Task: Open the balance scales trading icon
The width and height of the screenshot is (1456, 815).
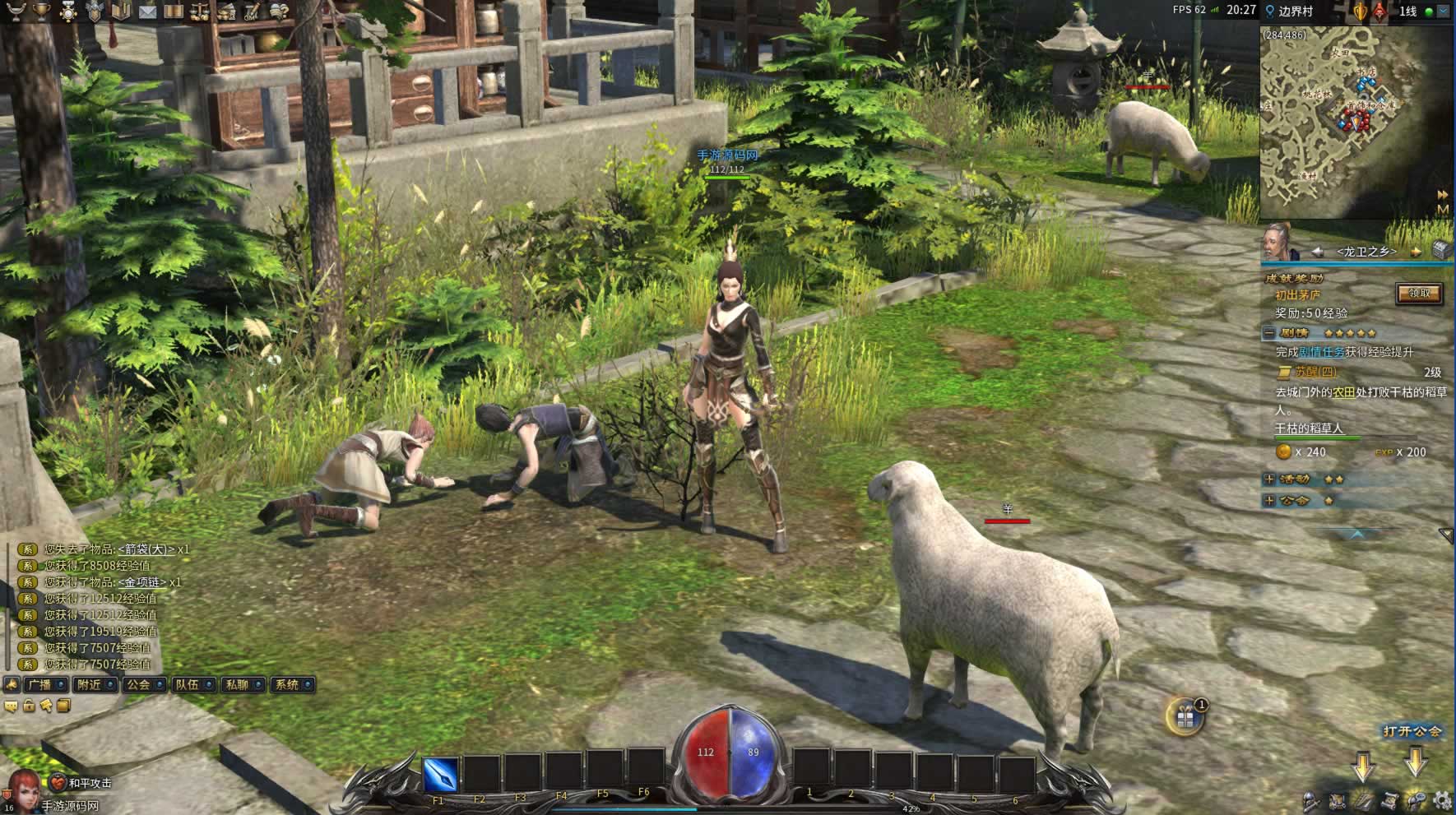Action: click(200, 12)
